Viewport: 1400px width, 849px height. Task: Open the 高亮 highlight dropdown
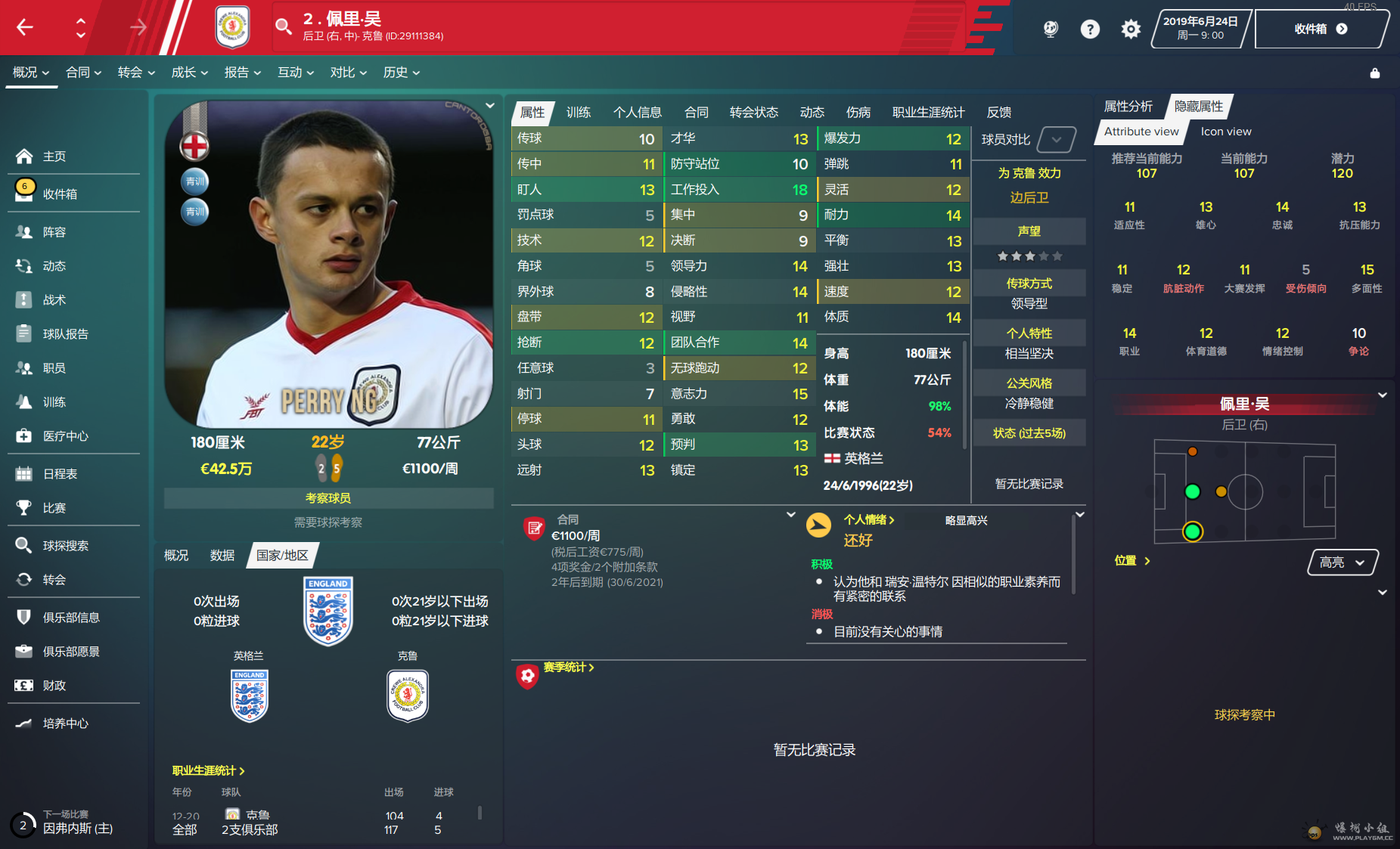click(x=1342, y=562)
